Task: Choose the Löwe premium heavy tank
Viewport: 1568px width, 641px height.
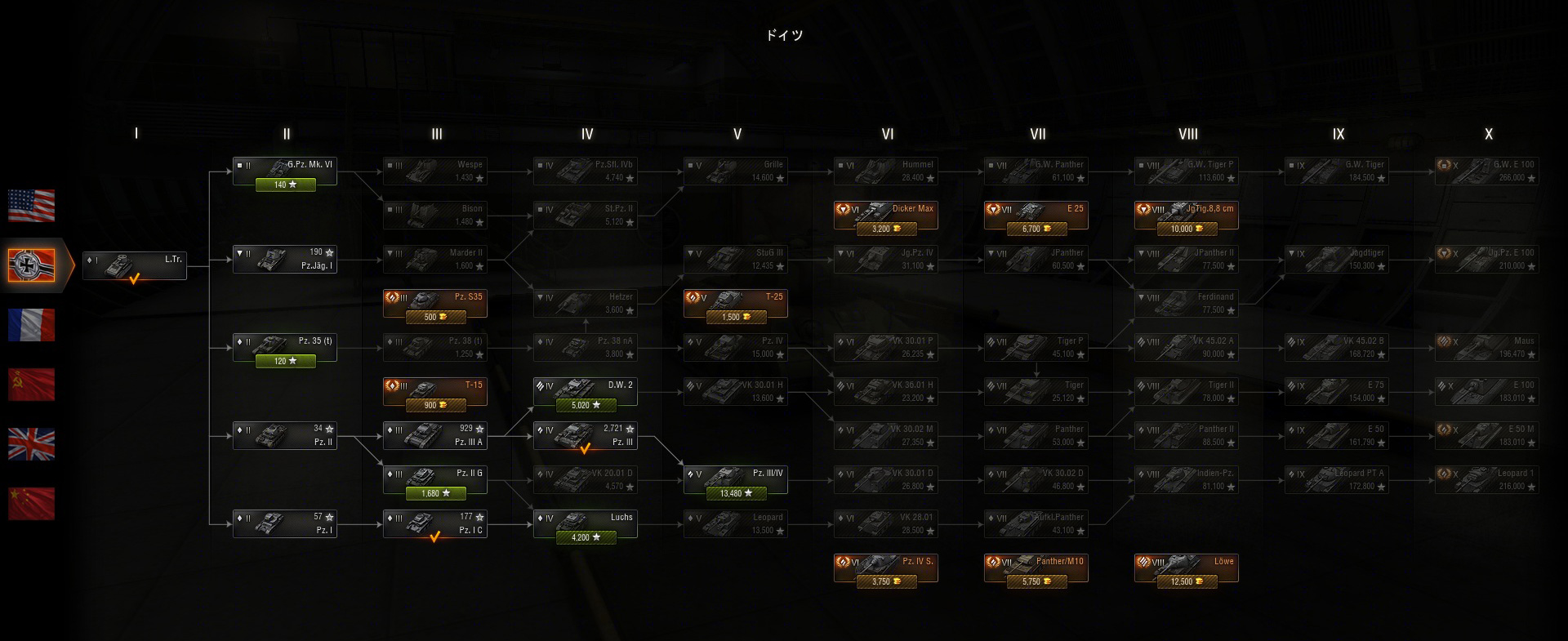Action: [1187, 568]
